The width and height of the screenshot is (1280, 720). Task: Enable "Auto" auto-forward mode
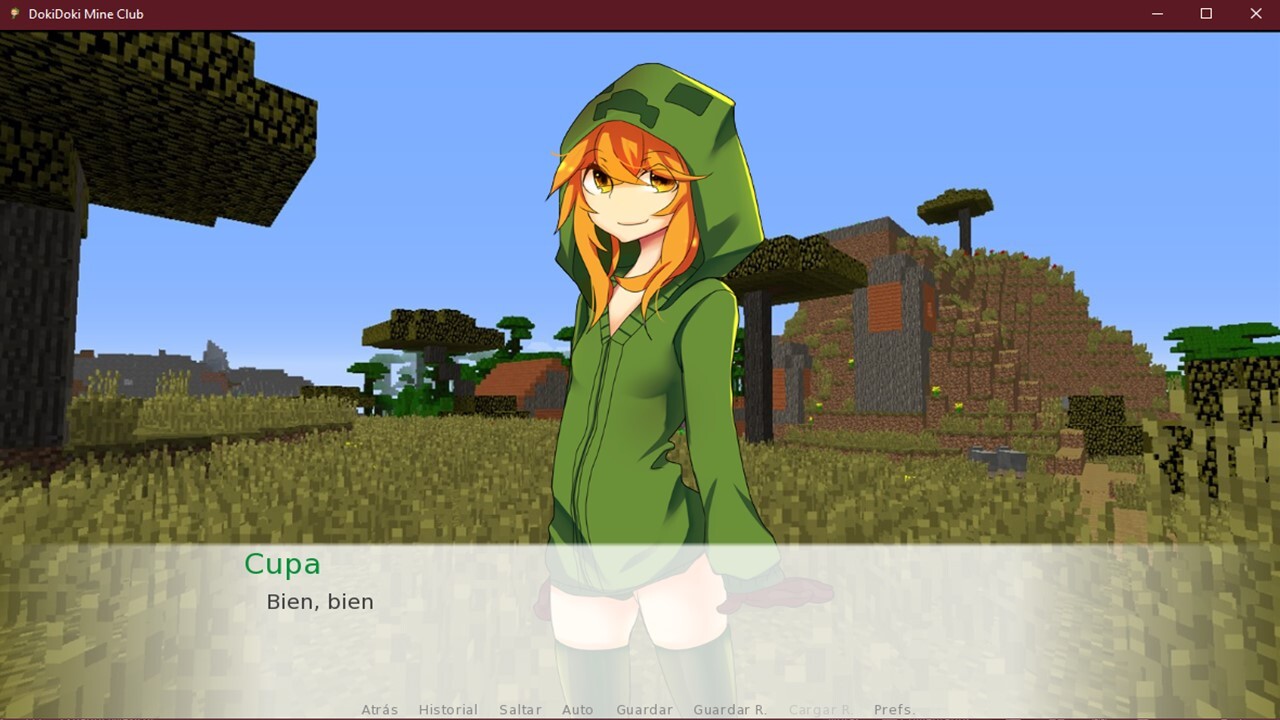click(578, 709)
